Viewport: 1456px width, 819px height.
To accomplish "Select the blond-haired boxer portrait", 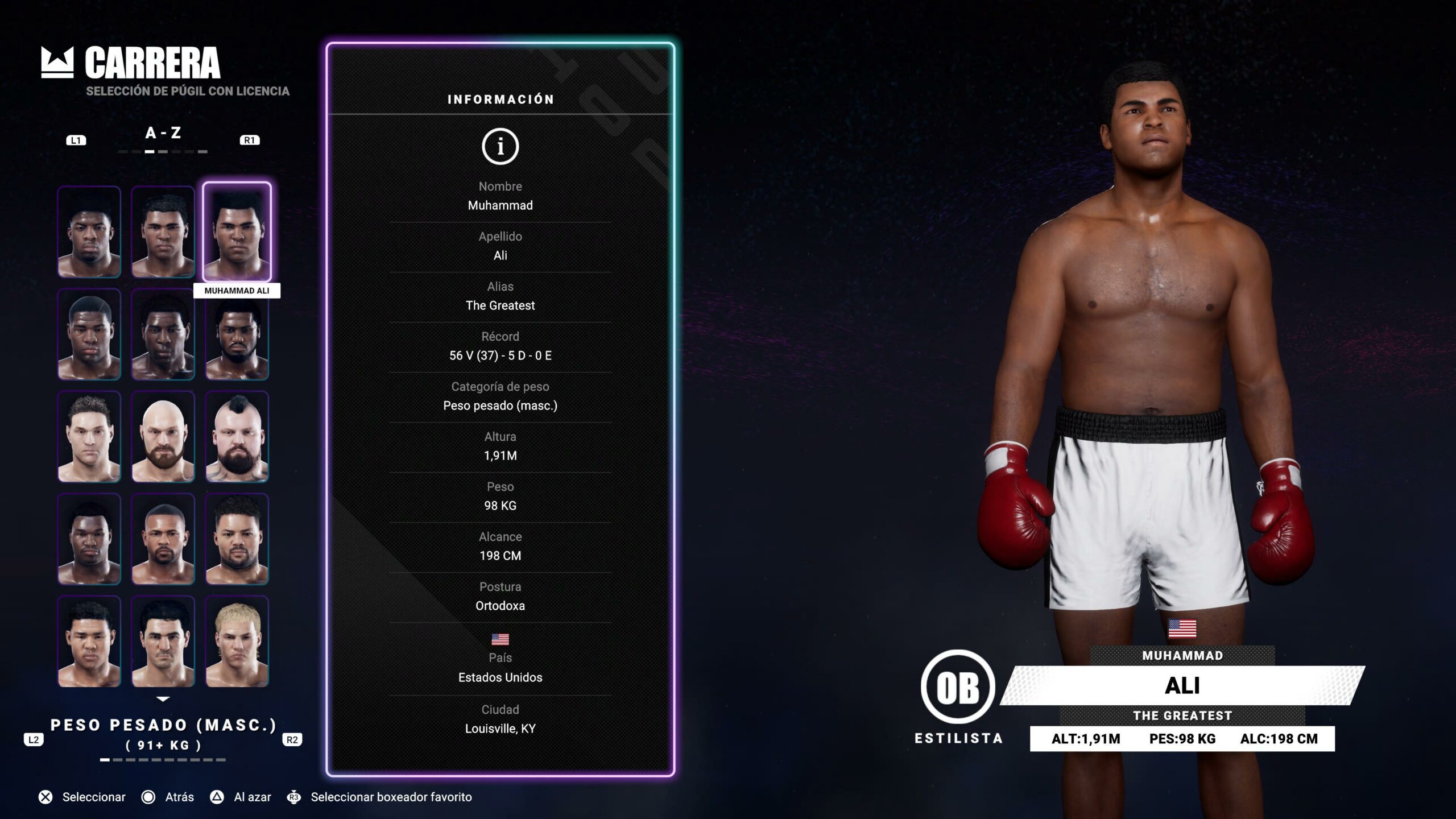I will (237, 642).
